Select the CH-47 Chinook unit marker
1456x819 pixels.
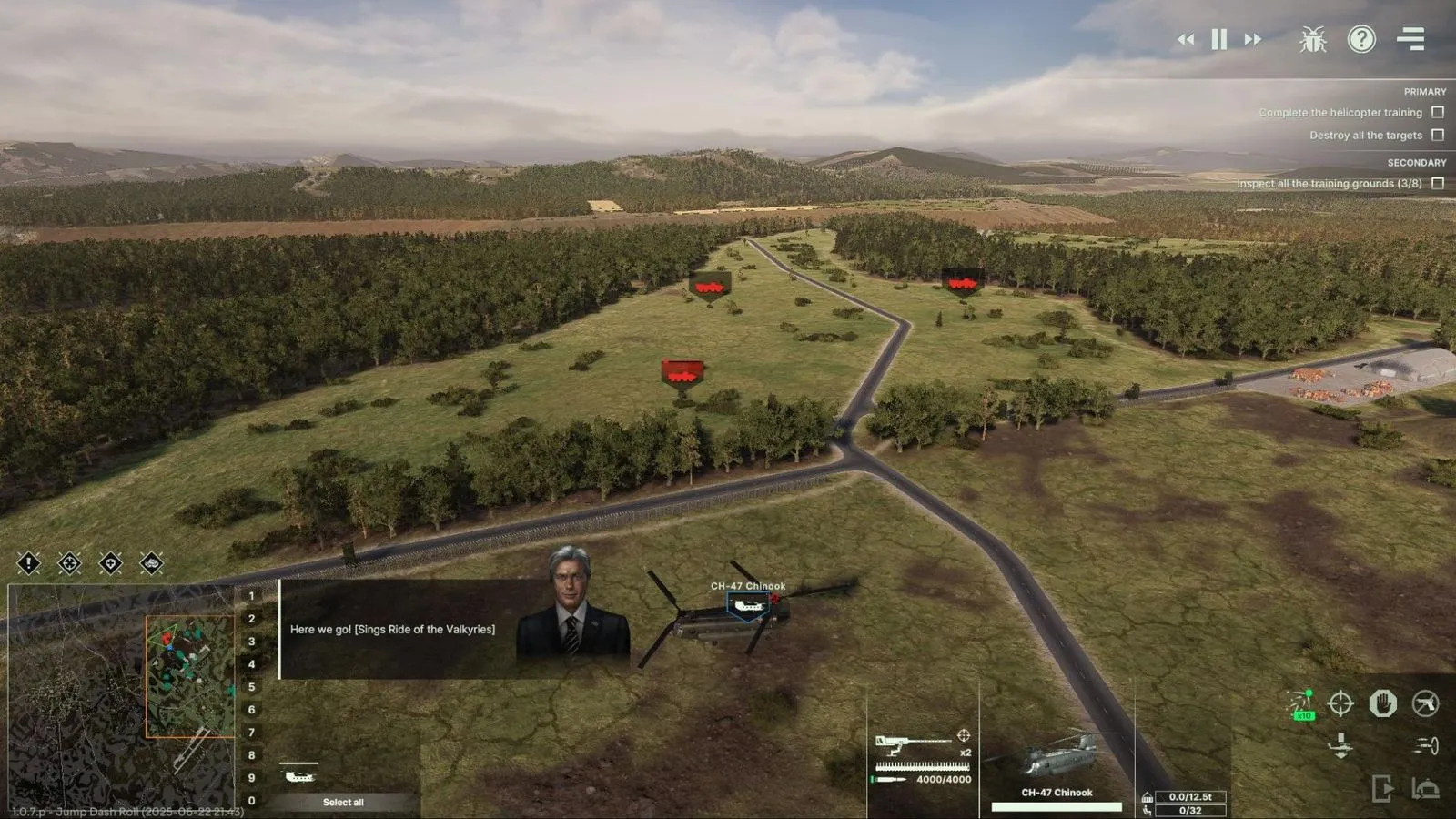[x=748, y=606]
